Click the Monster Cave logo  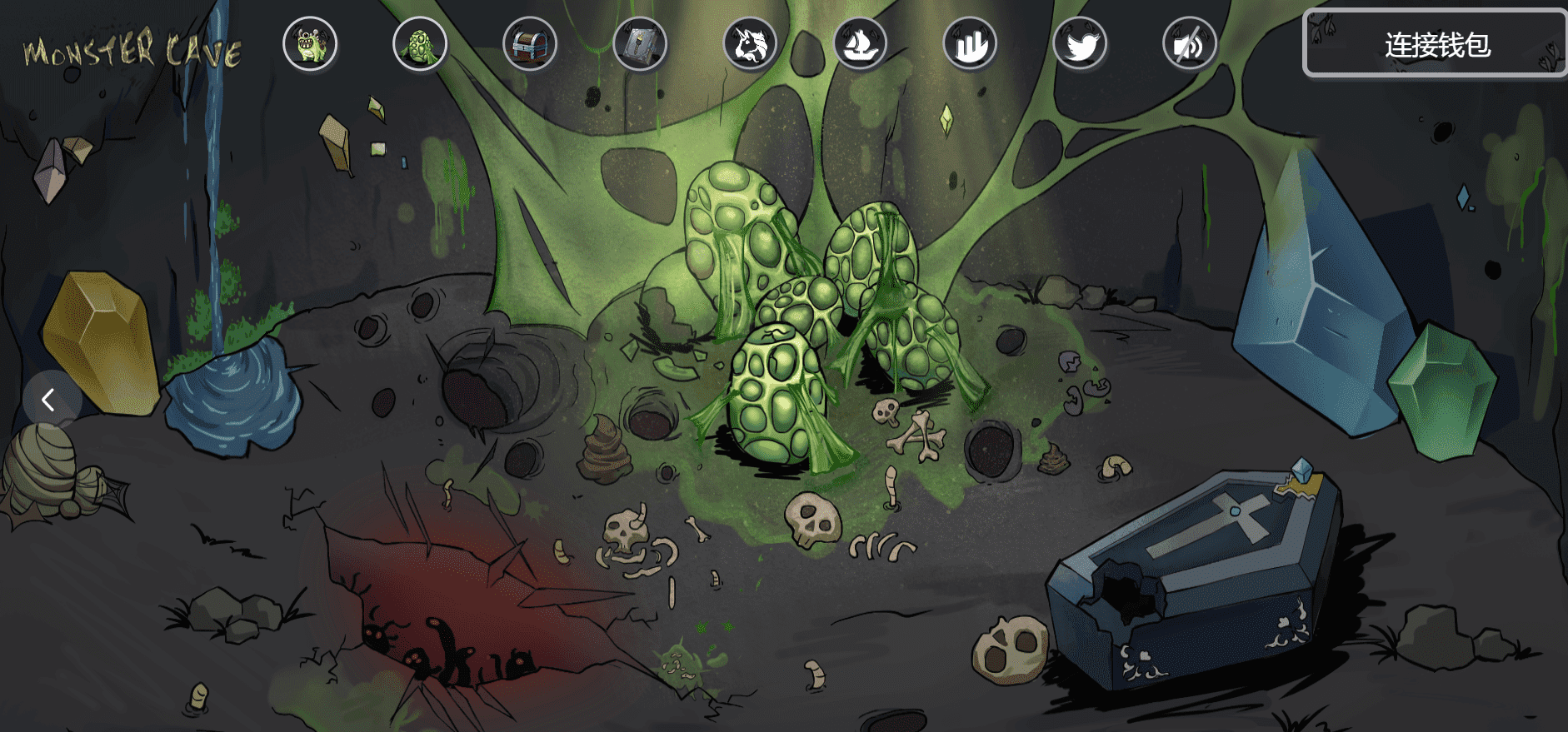coord(132,50)
